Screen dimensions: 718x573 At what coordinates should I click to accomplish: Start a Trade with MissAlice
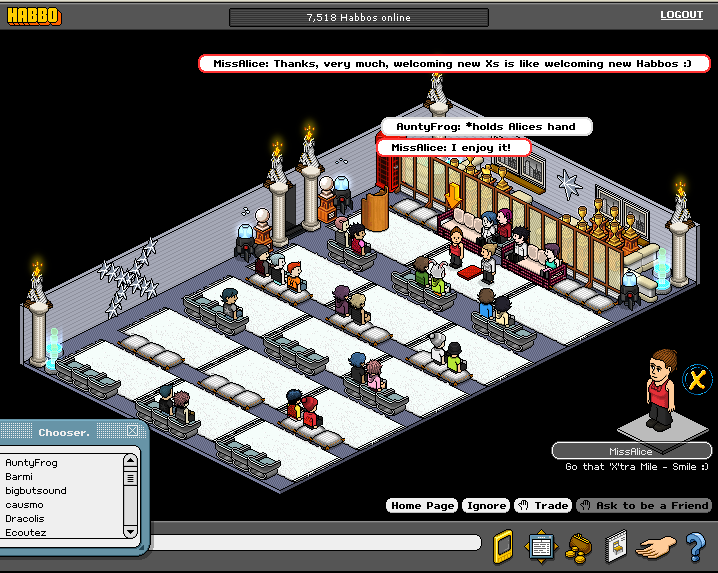pos(543,506)
